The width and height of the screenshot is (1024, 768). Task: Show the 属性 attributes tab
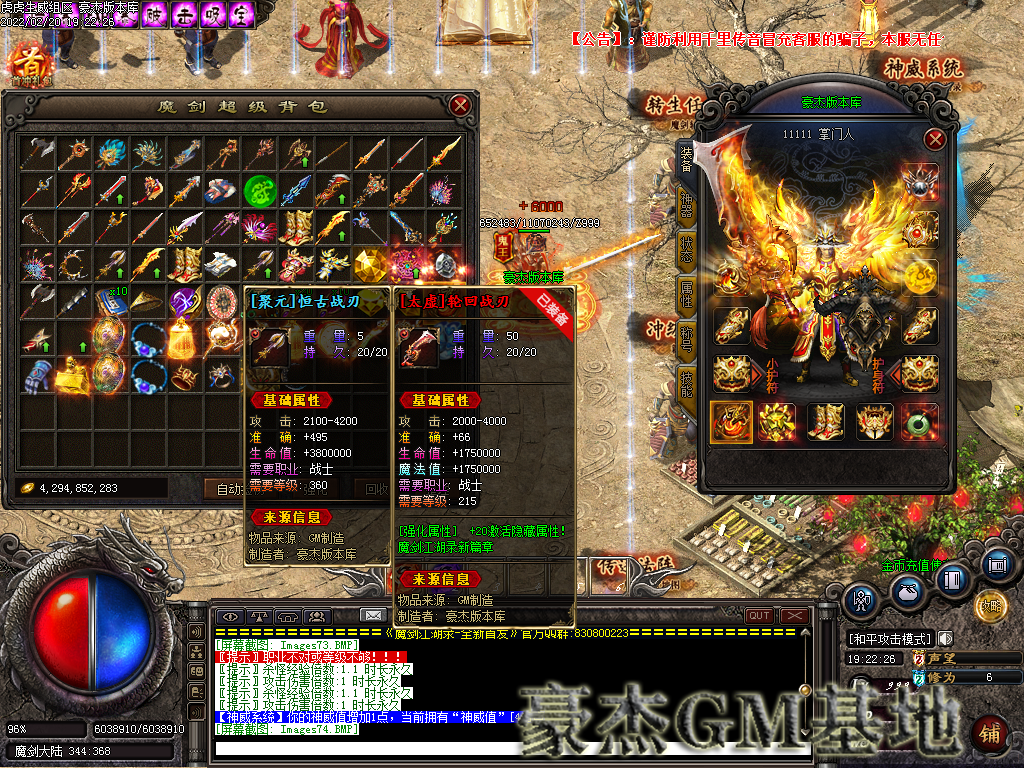tap(686, 293)
